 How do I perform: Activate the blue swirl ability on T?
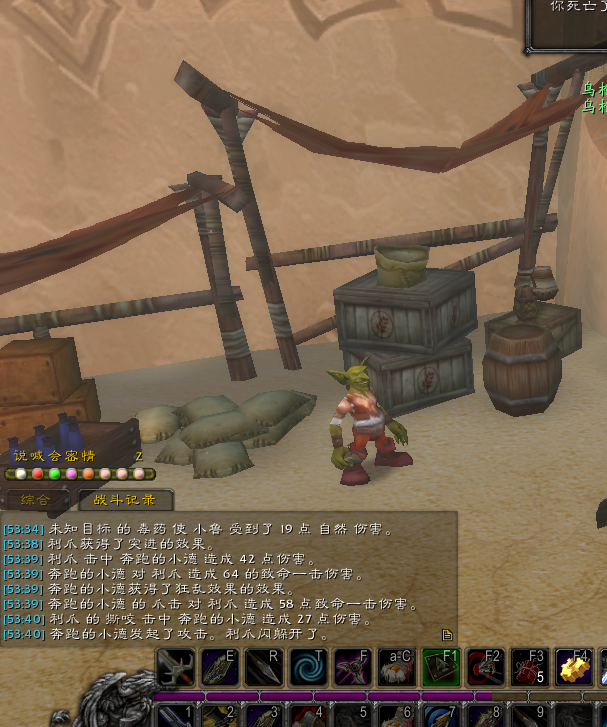coord(307,667)
